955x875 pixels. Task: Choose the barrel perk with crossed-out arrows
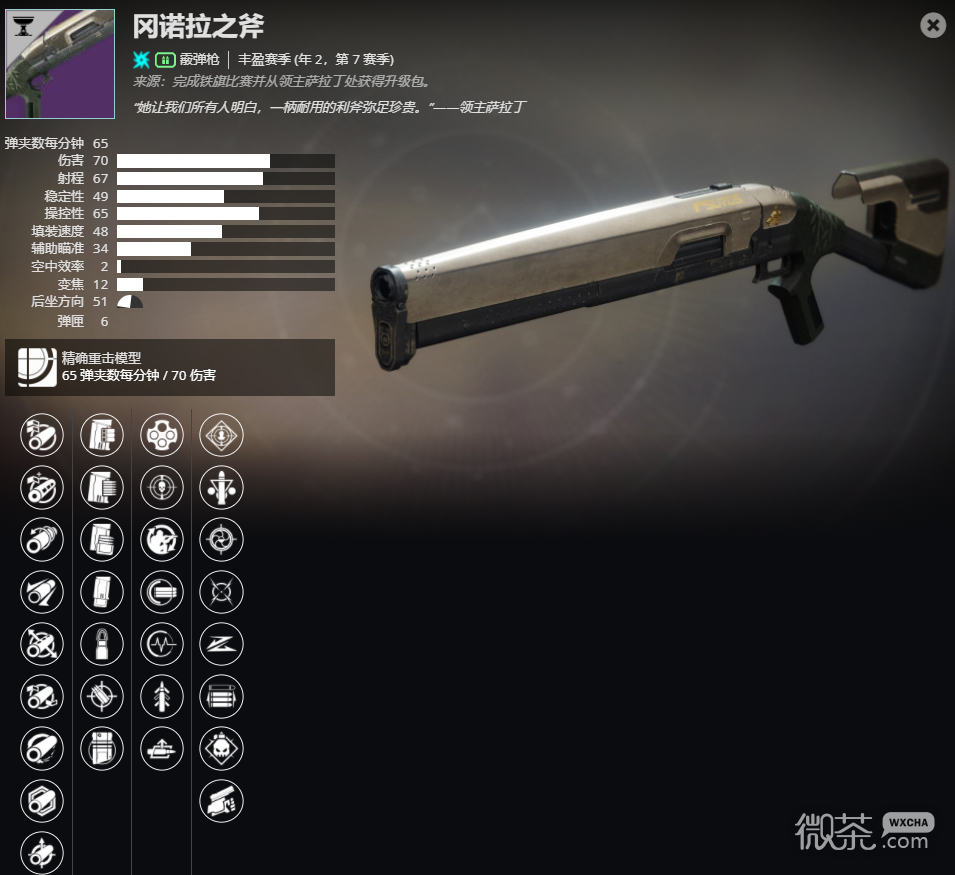coord(42,643)
